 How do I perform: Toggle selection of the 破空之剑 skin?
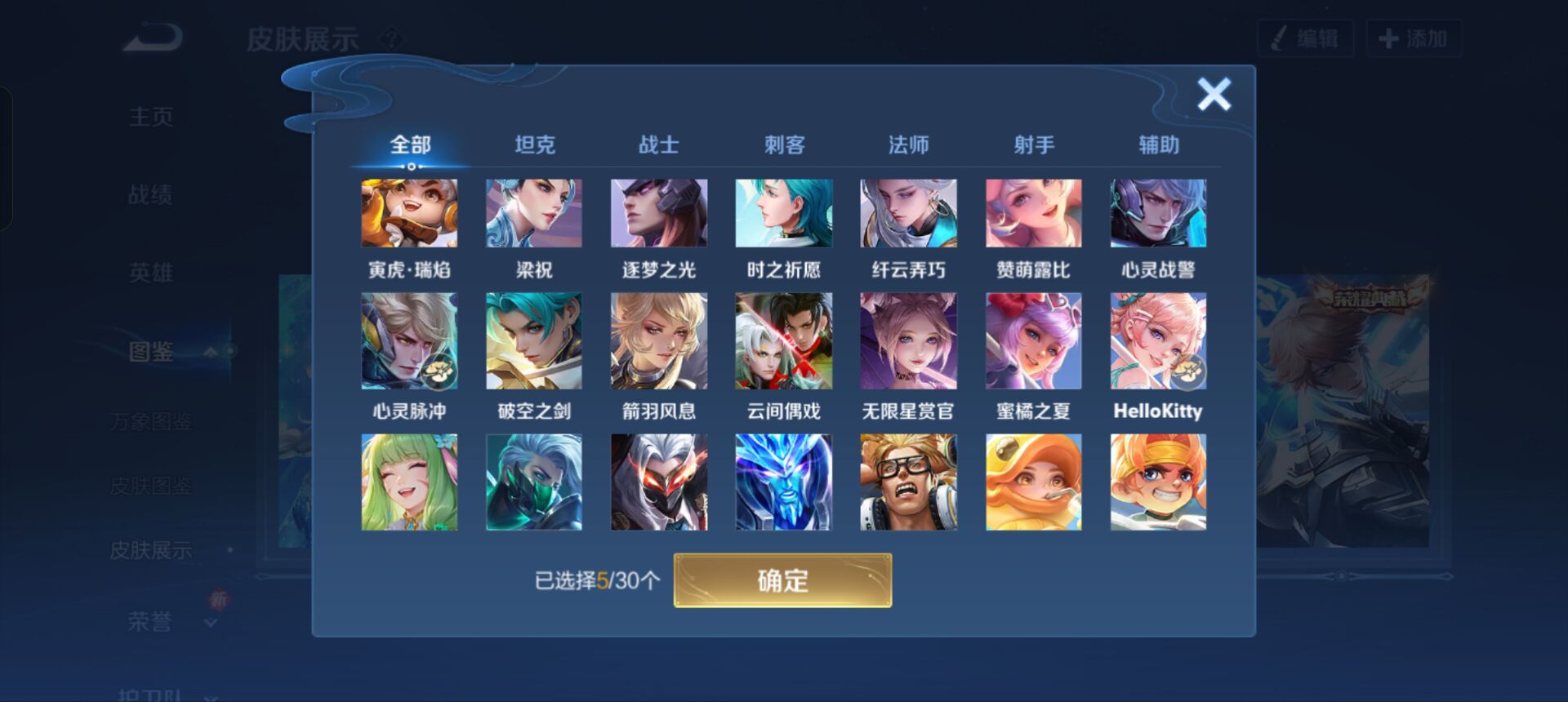(533, 340)
